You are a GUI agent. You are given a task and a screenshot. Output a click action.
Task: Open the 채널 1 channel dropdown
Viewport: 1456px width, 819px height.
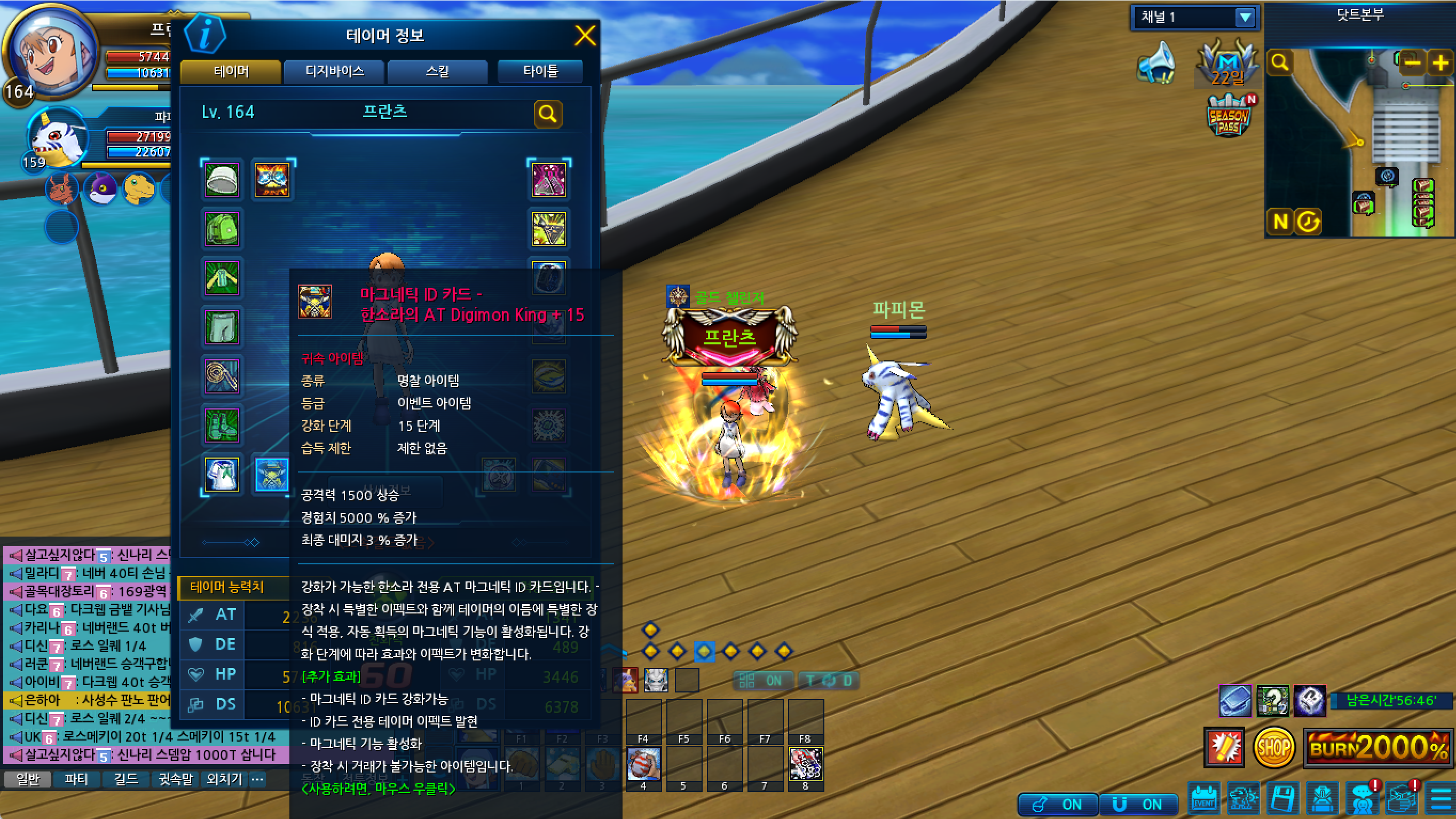[1244, 18]
